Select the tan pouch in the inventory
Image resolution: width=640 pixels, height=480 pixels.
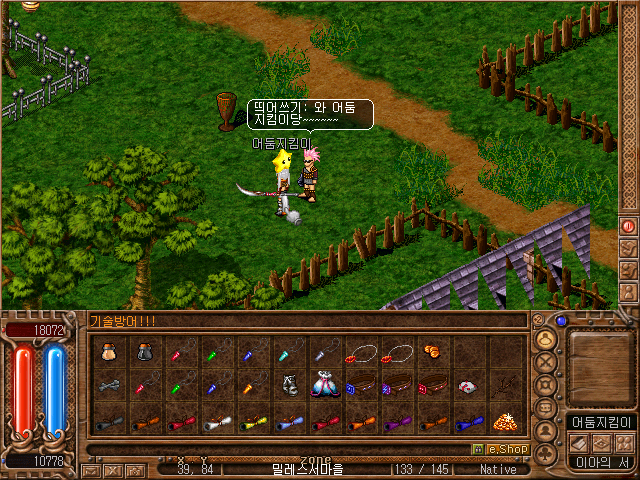tap(107, 352)
